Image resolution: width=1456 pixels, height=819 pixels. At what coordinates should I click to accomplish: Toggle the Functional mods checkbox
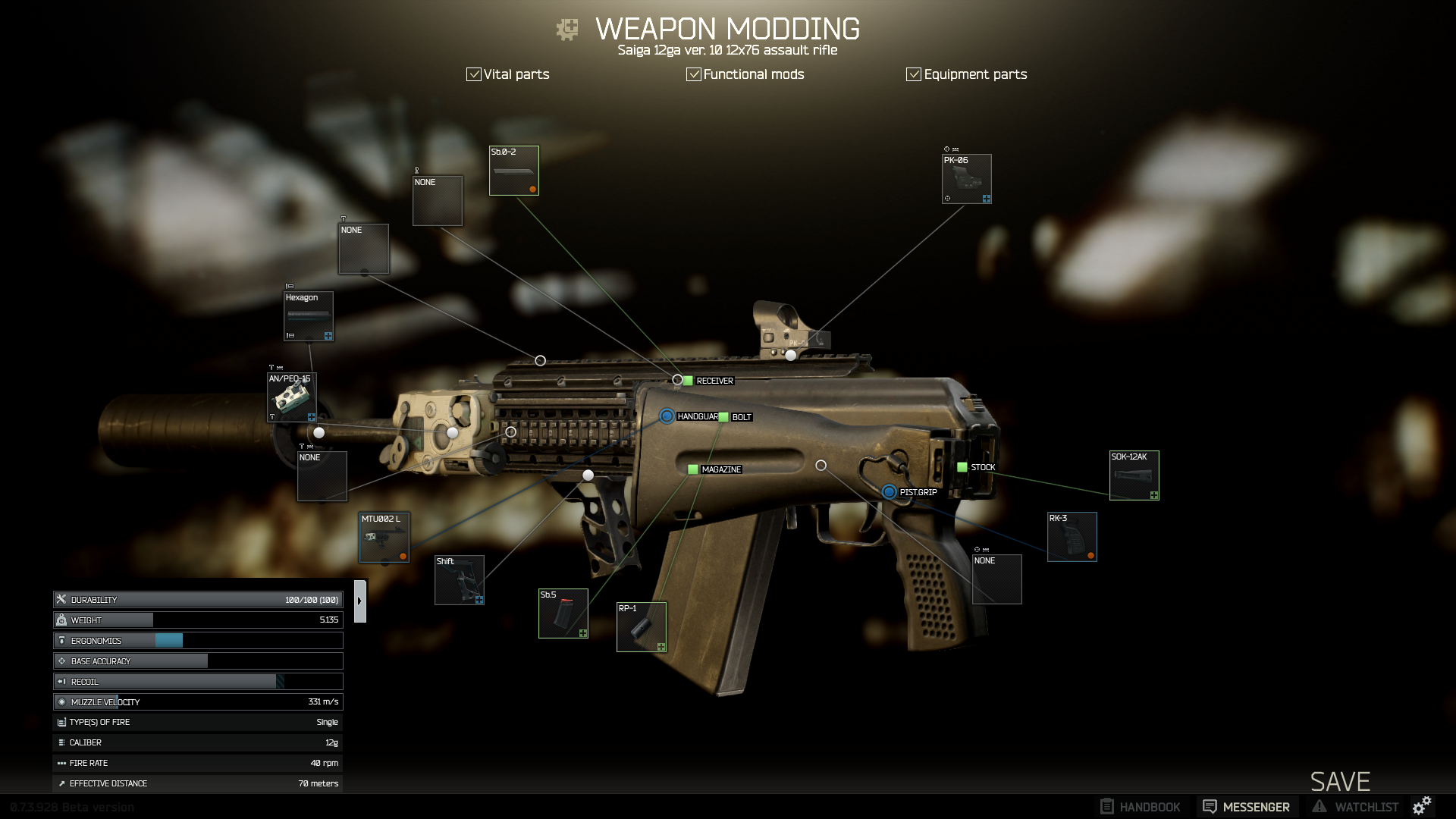[694, 74]
